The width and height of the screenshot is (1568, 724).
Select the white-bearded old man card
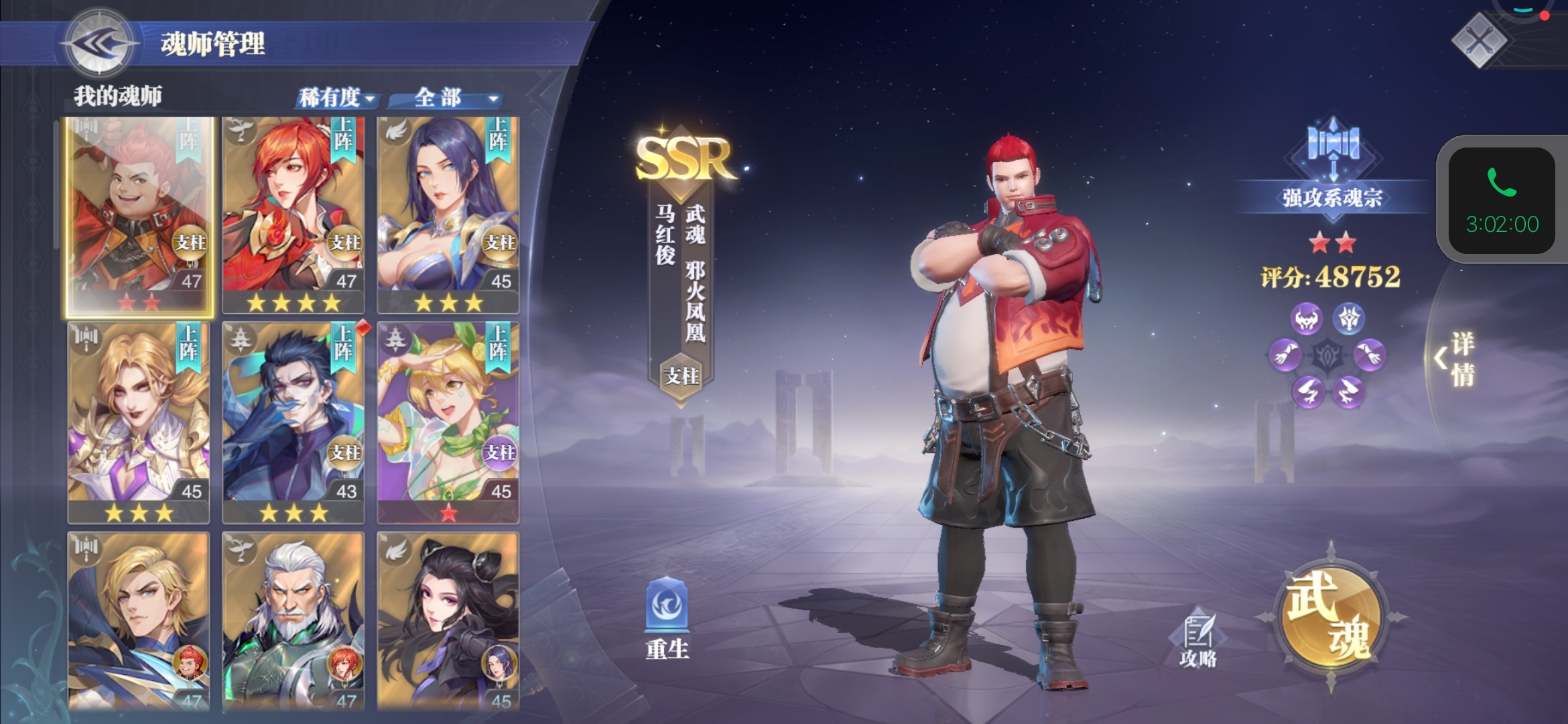(x=293, y=620)
